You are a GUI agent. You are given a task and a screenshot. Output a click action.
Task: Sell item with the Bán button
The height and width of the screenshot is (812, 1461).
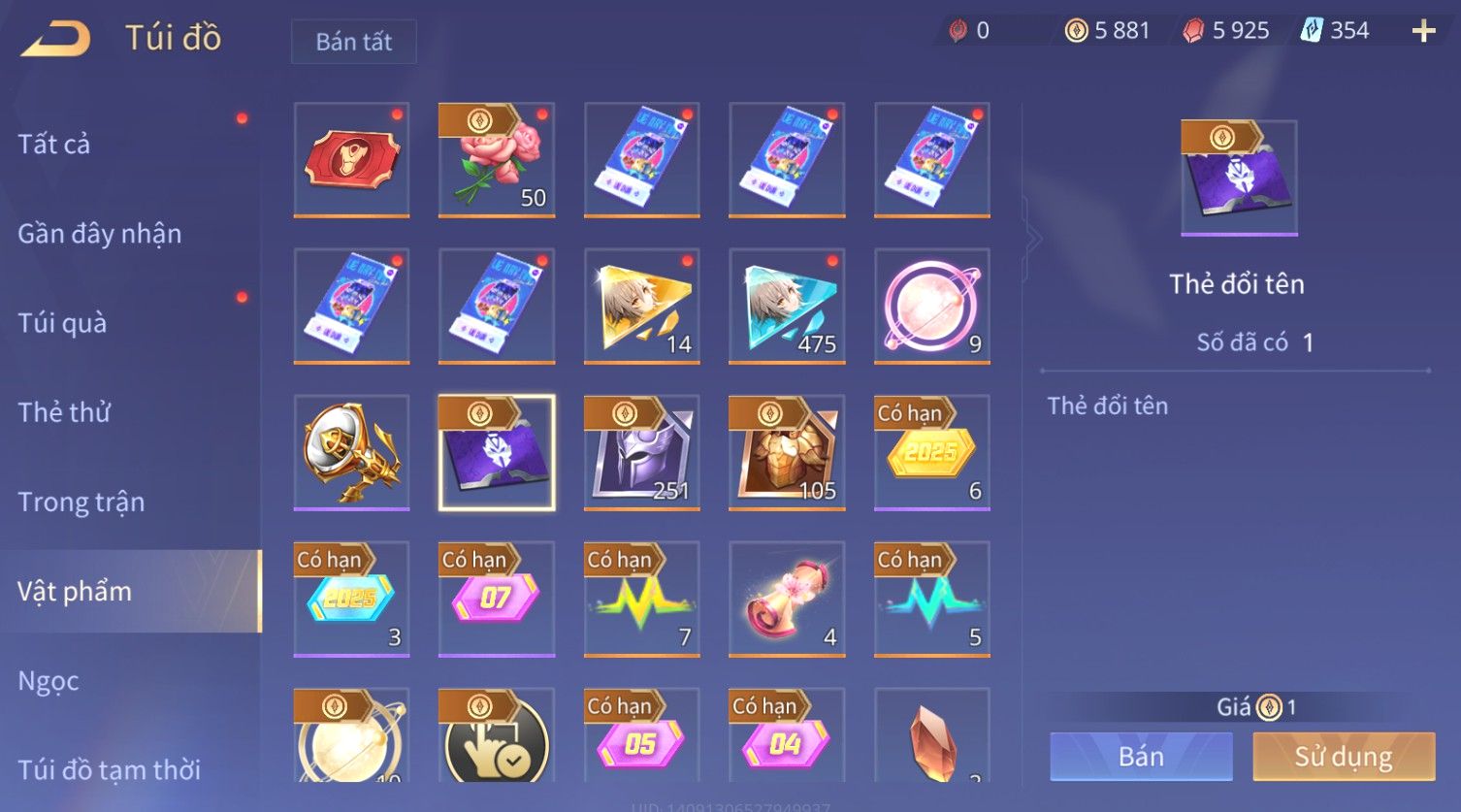point(1141,757)
